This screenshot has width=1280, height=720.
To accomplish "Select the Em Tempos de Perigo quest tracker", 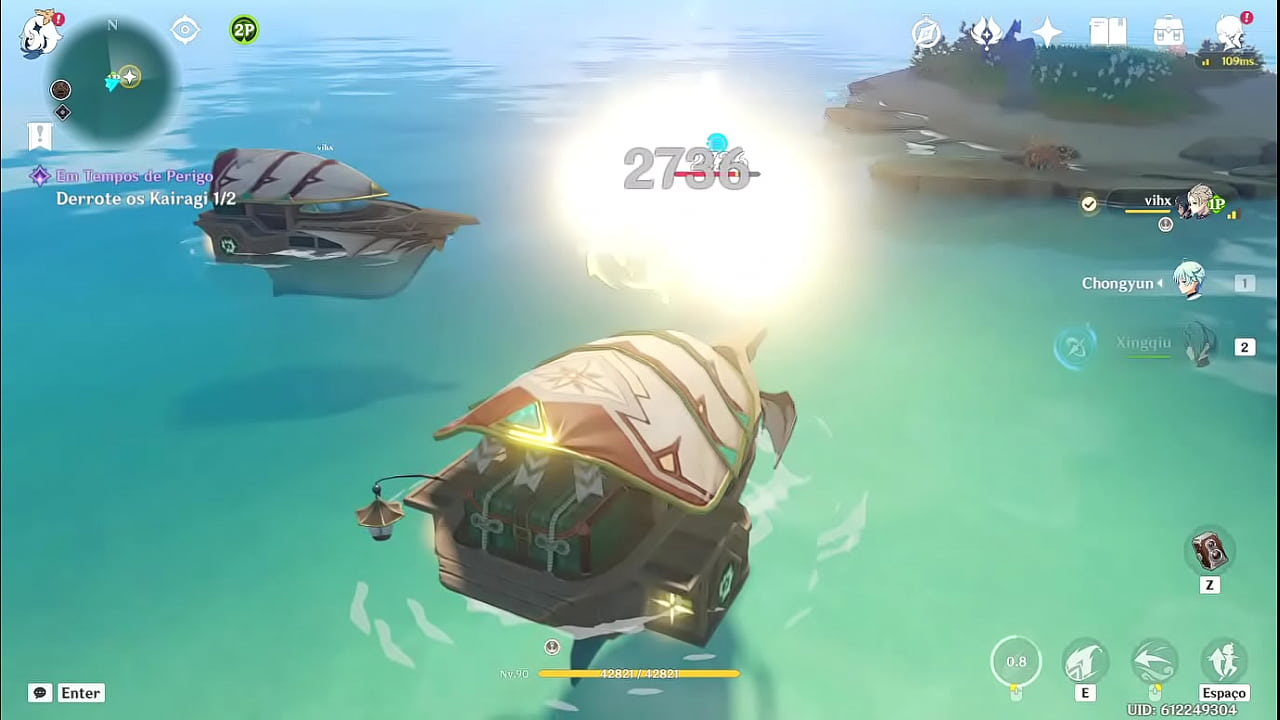I will click(x=134, y=177).
